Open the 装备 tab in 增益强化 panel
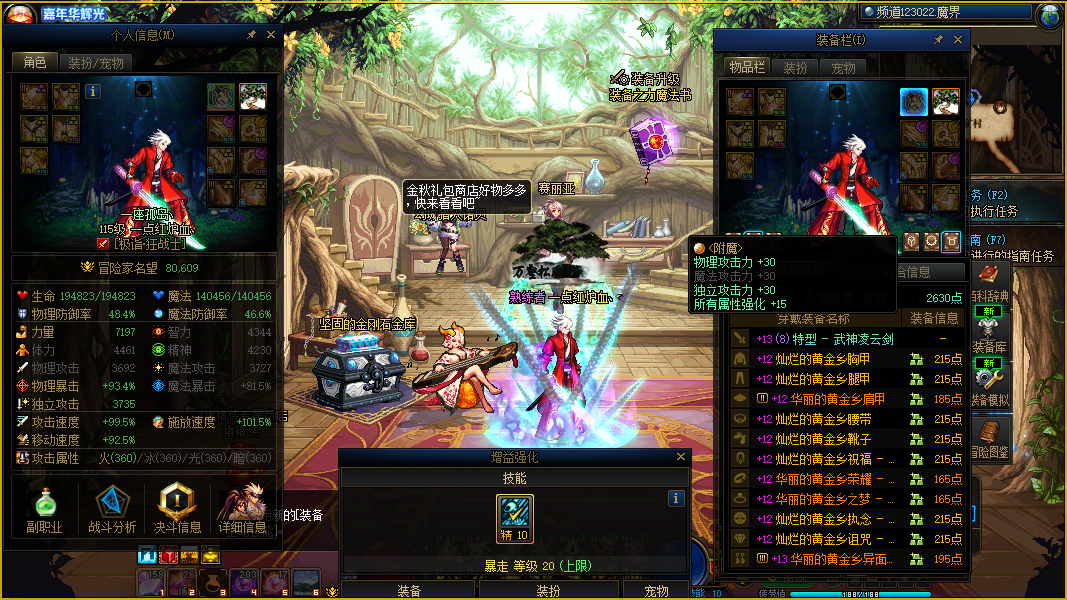The image size is (1067, 600). [409, 591]
